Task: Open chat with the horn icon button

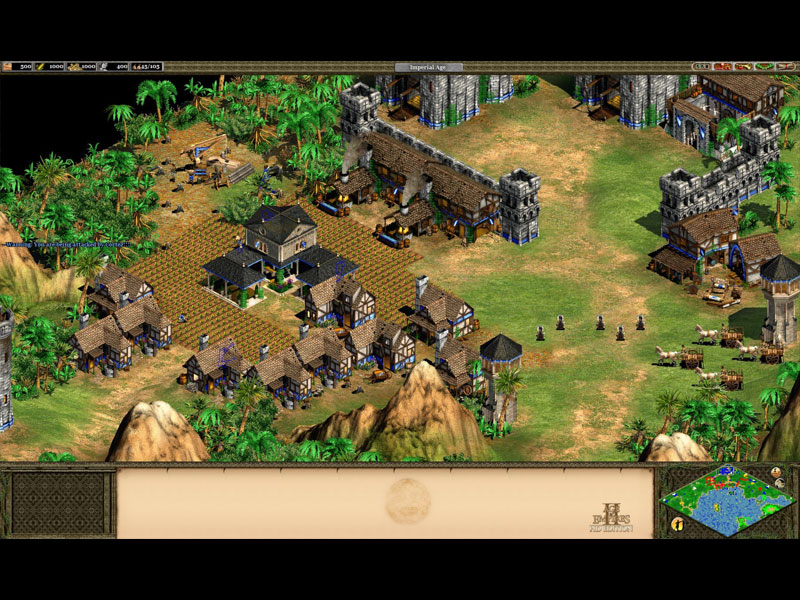Action: [743, 66]
